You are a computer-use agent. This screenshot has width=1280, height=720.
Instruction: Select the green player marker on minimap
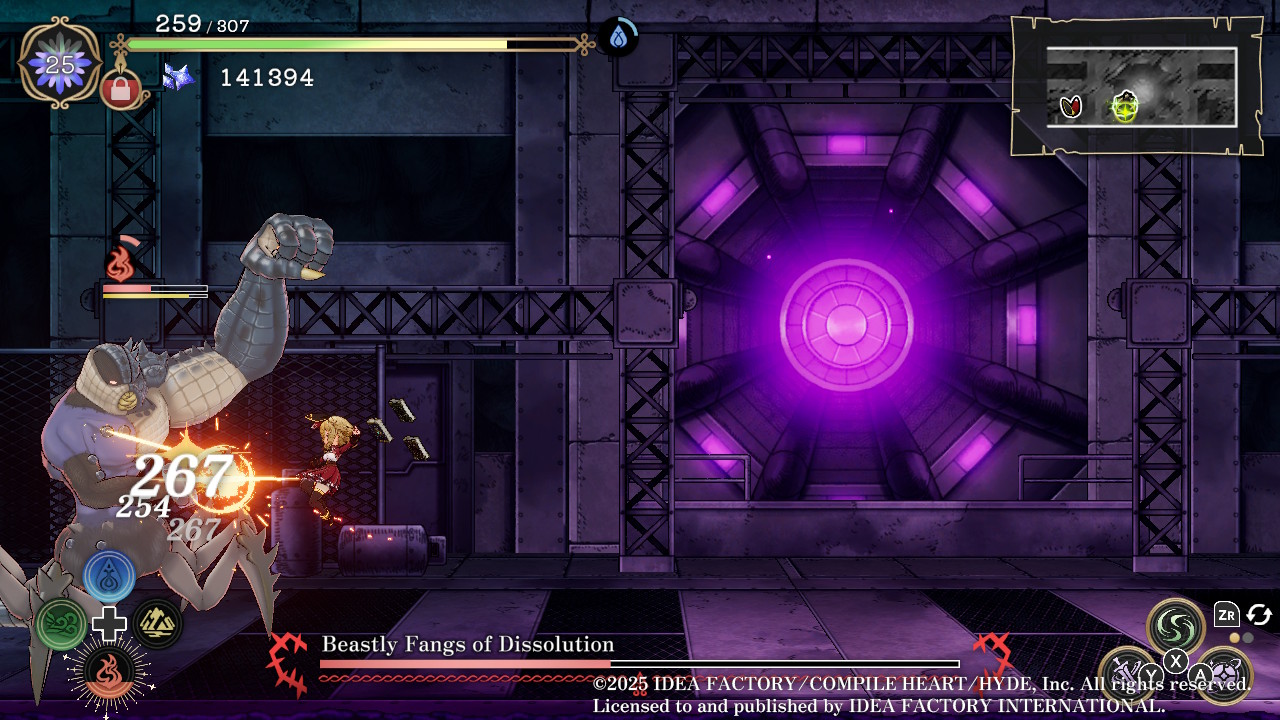click(x=1126, y=105)
